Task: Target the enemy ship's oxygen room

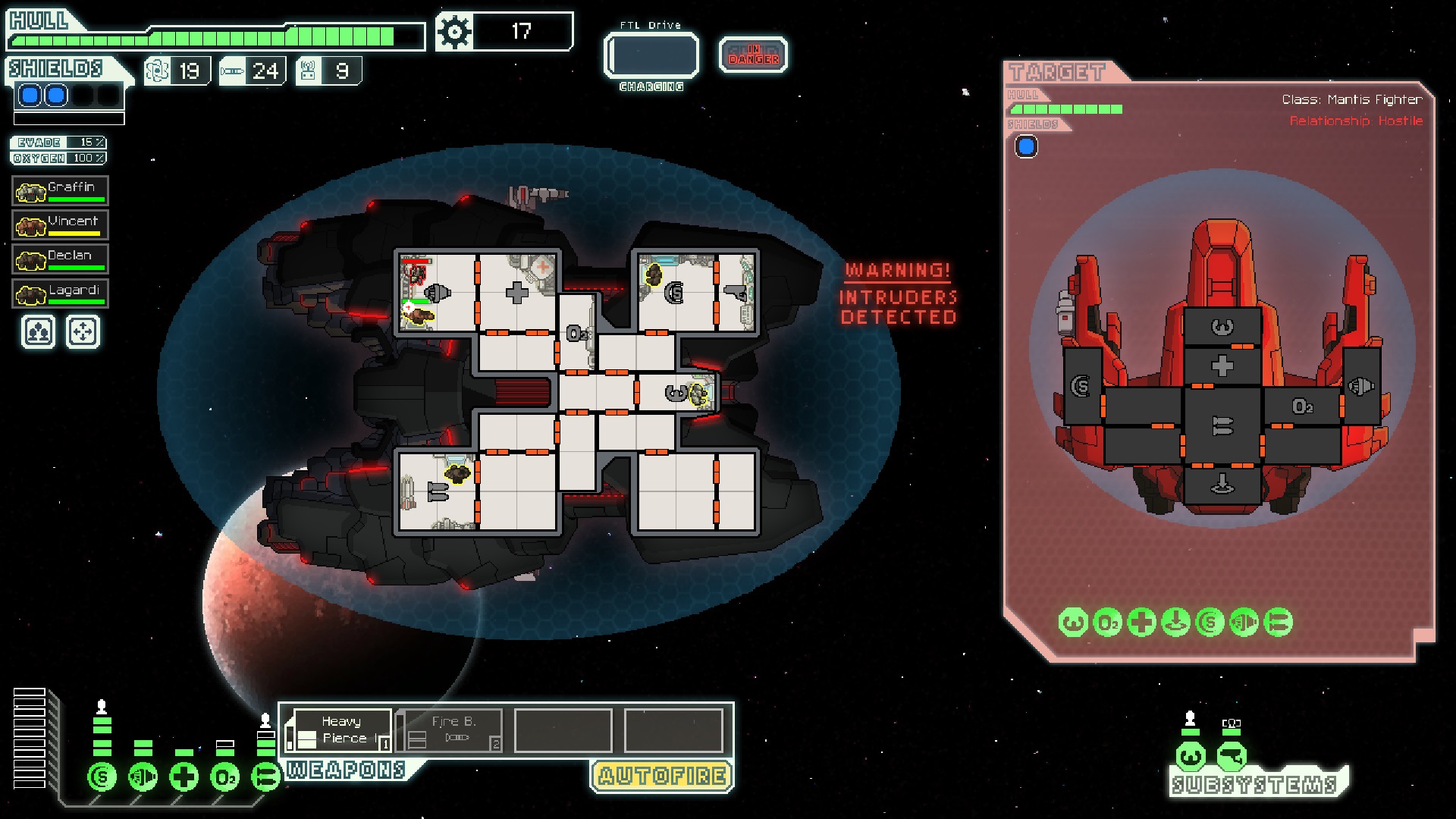Action: click(1302, 407)
